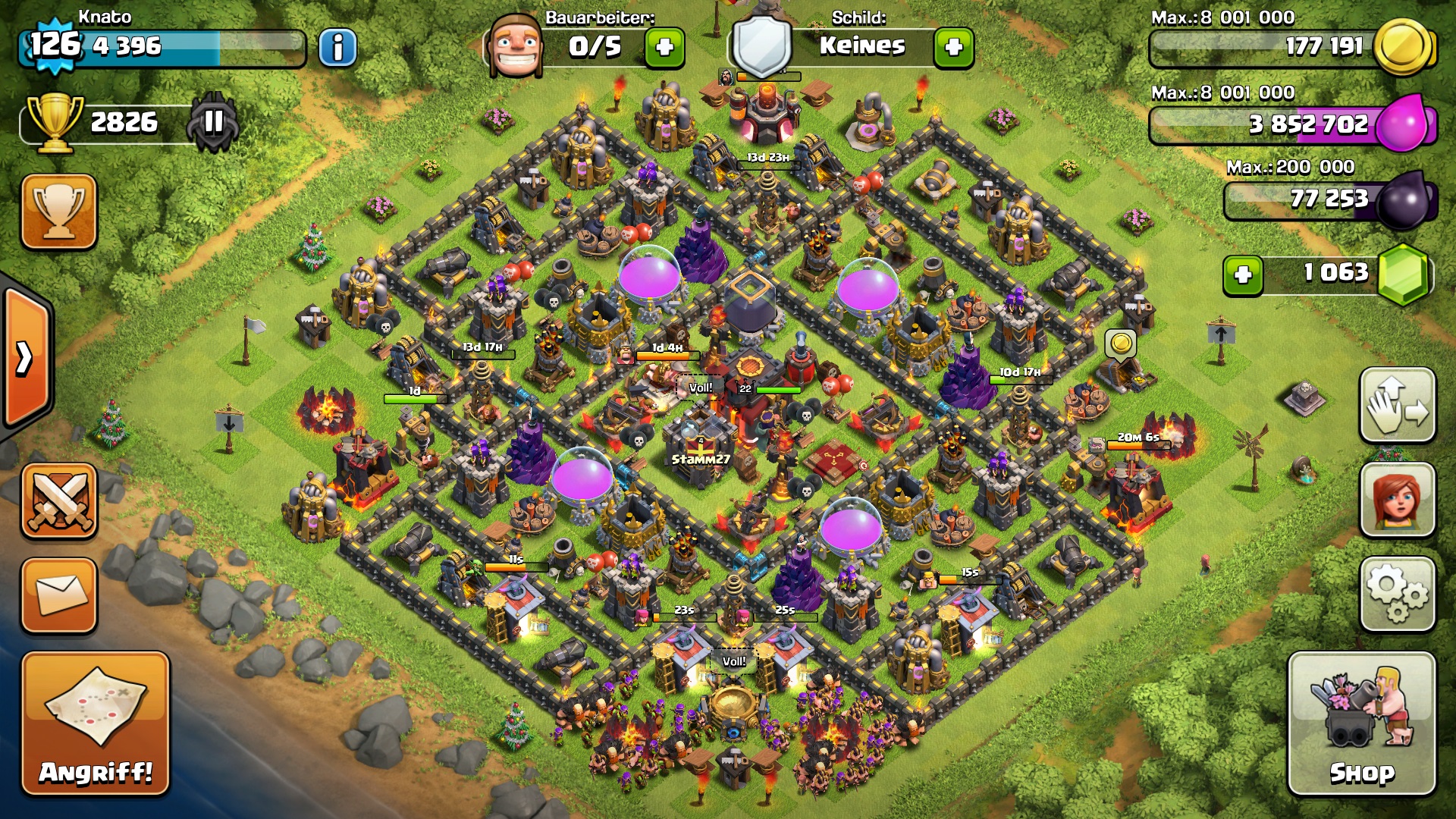The image size is (1456, 819).
Task: Tap the league badge beside the trophy count
Action: (214, 121)
